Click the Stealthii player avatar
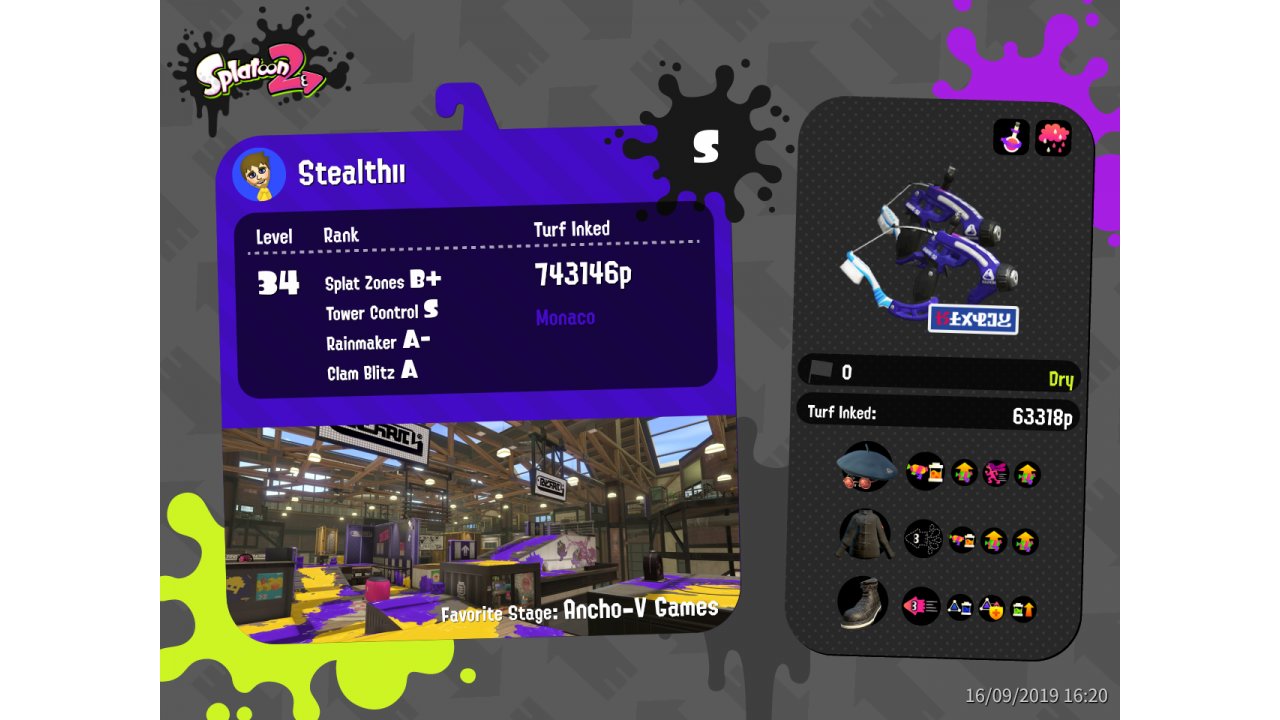Image resolution: width=1280 pixels, height=720 pixels. (259, 175)
